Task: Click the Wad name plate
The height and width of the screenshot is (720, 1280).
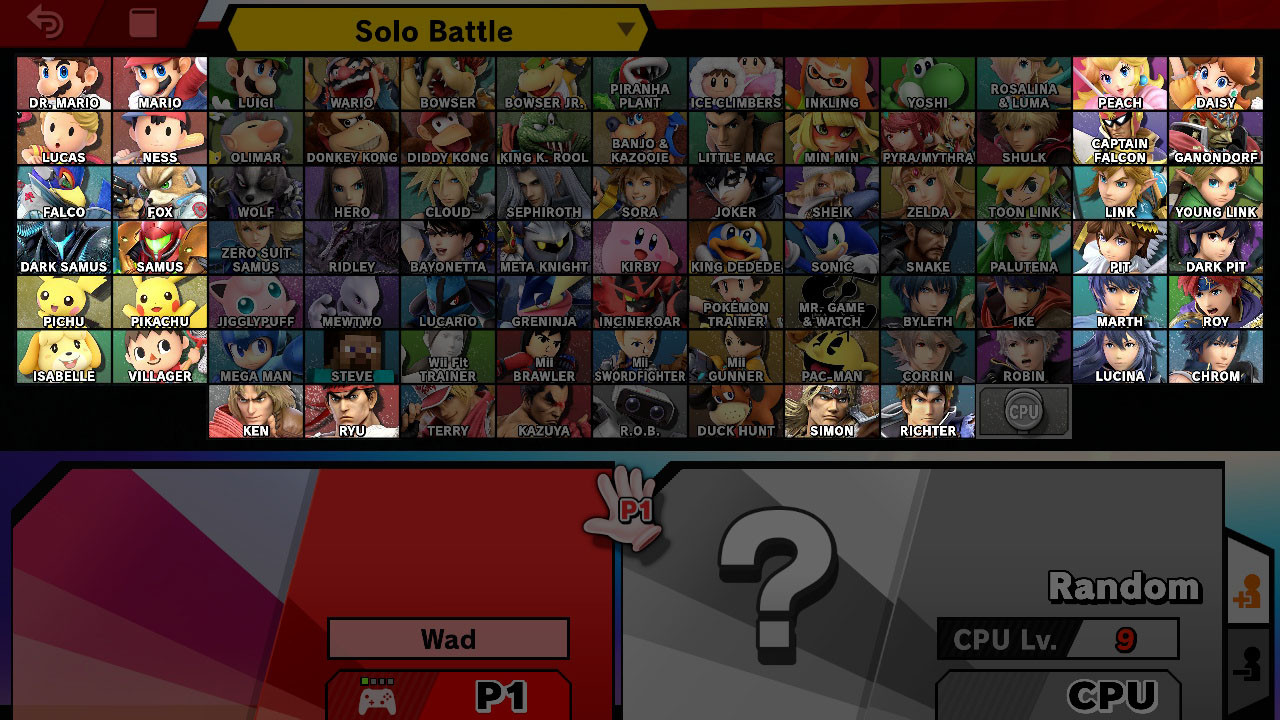Action: [x=447, y=638]
